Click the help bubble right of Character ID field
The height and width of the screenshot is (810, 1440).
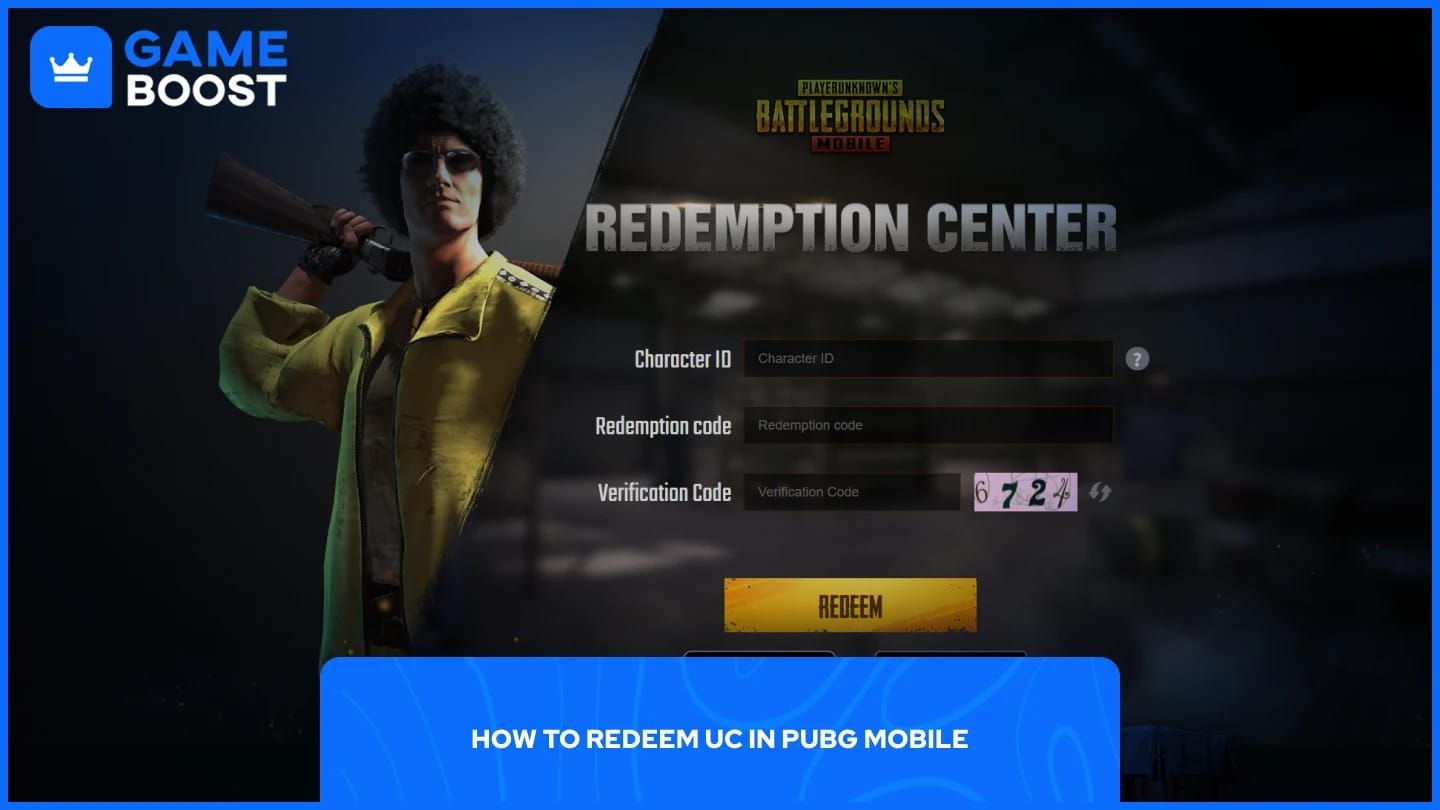pyautogui.click(x=1136, y=358)
